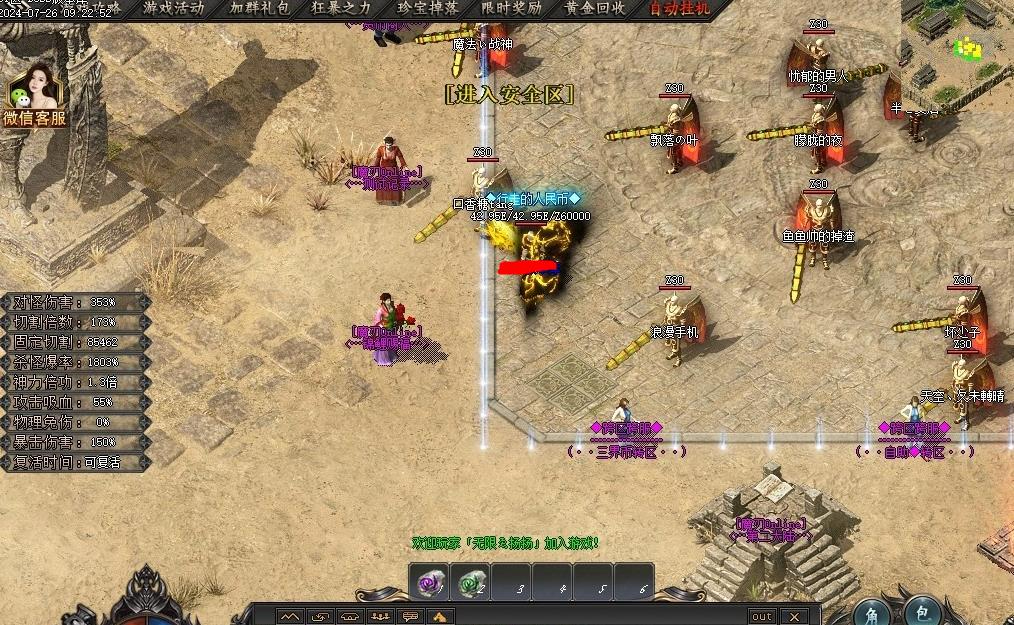Show the 限时奖励 timed rewards

(x=511, y=8)
